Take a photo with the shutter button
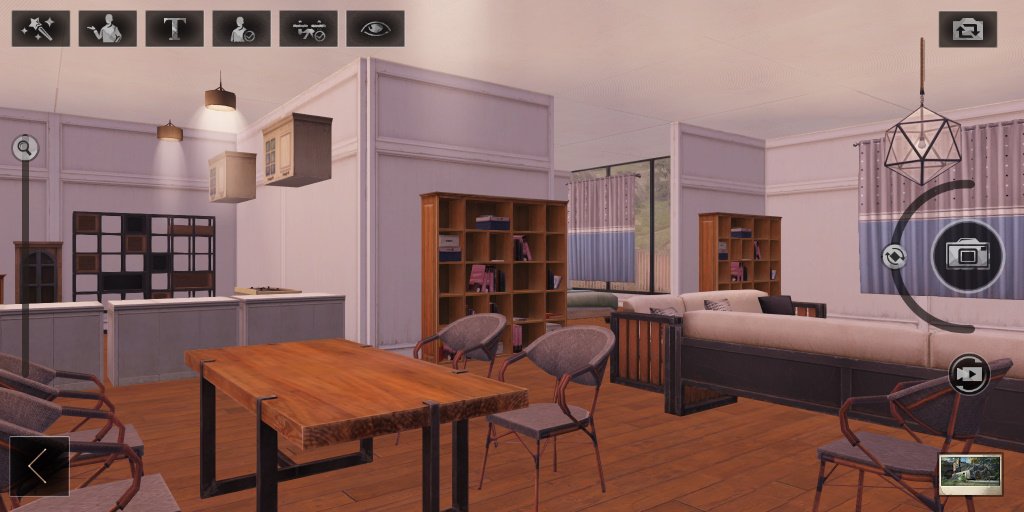This screenshot has height=512, width=1024. [x=967, y=256]
